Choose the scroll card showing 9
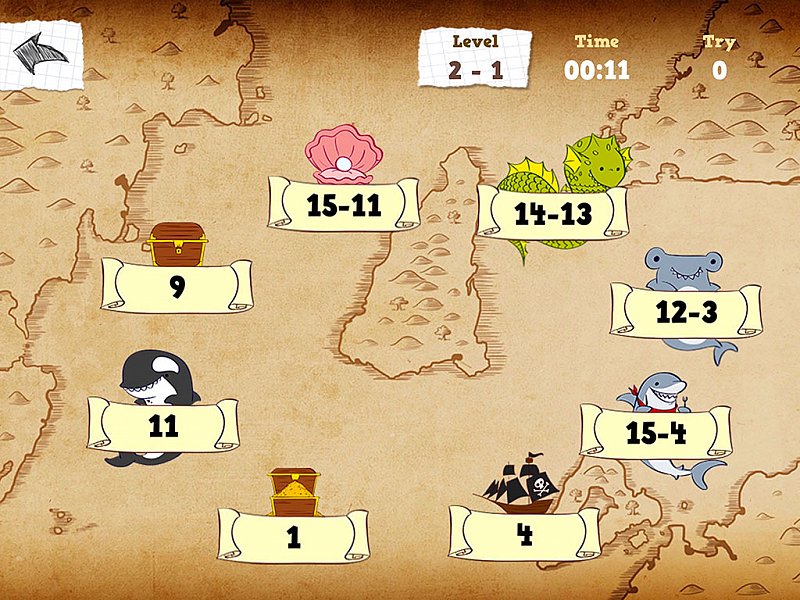800x600 pixels. pyautogui.click(x=177, y=287)
